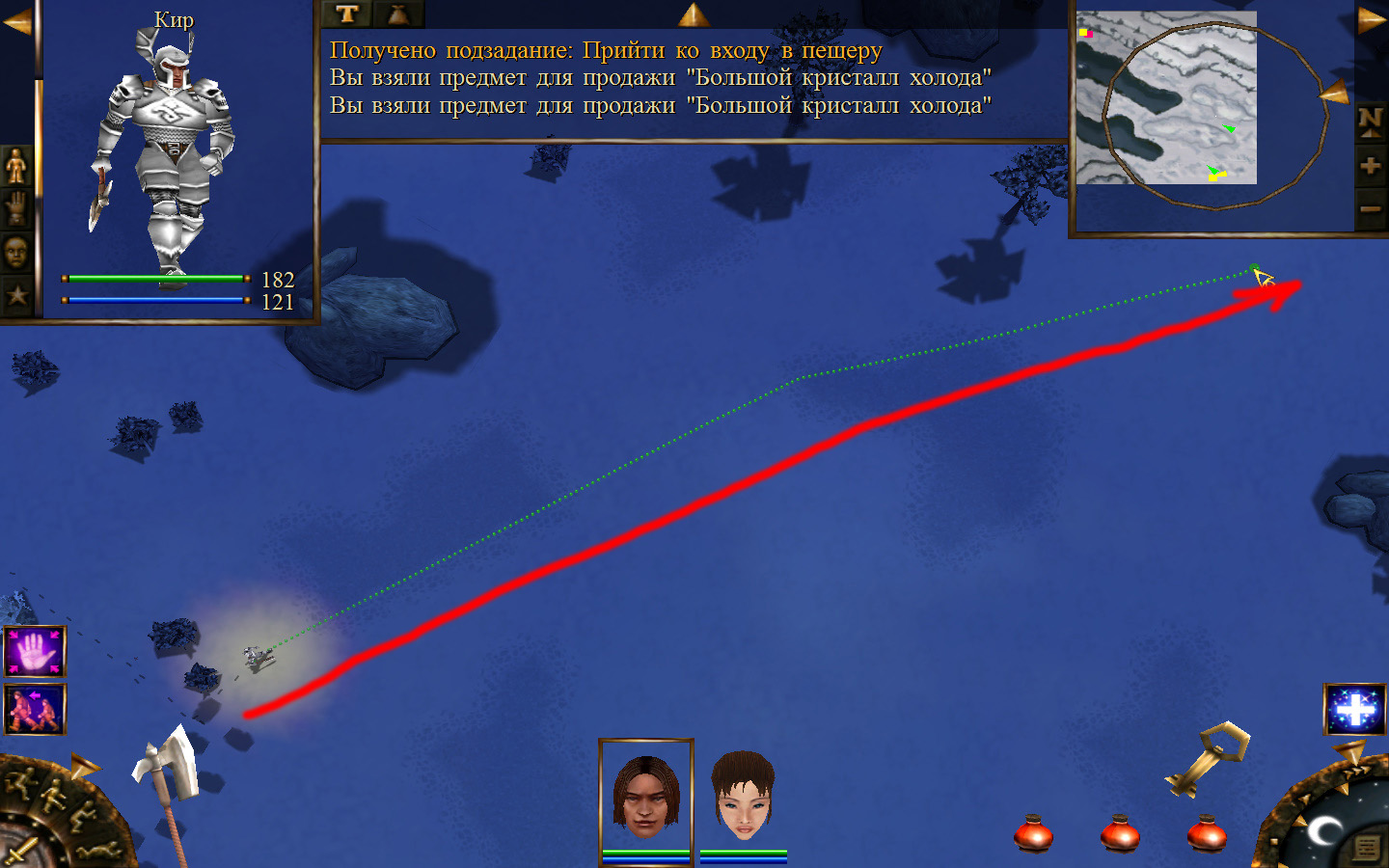This screenshot has height=868, width=1389.
Task: Open the sack tab above the message log
Action: [x=397, y=14]
